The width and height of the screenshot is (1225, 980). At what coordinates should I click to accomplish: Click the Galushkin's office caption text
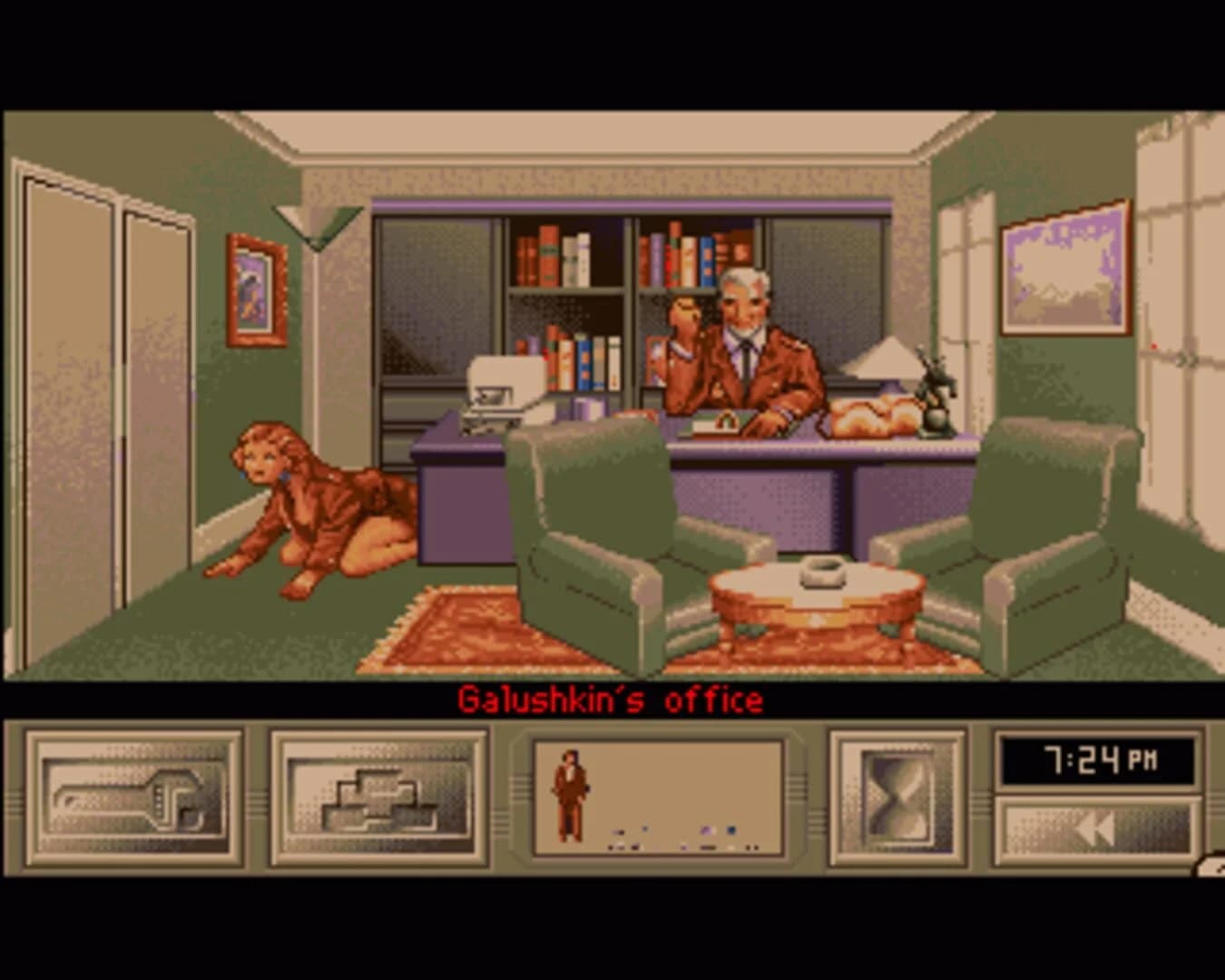[612, 699]
